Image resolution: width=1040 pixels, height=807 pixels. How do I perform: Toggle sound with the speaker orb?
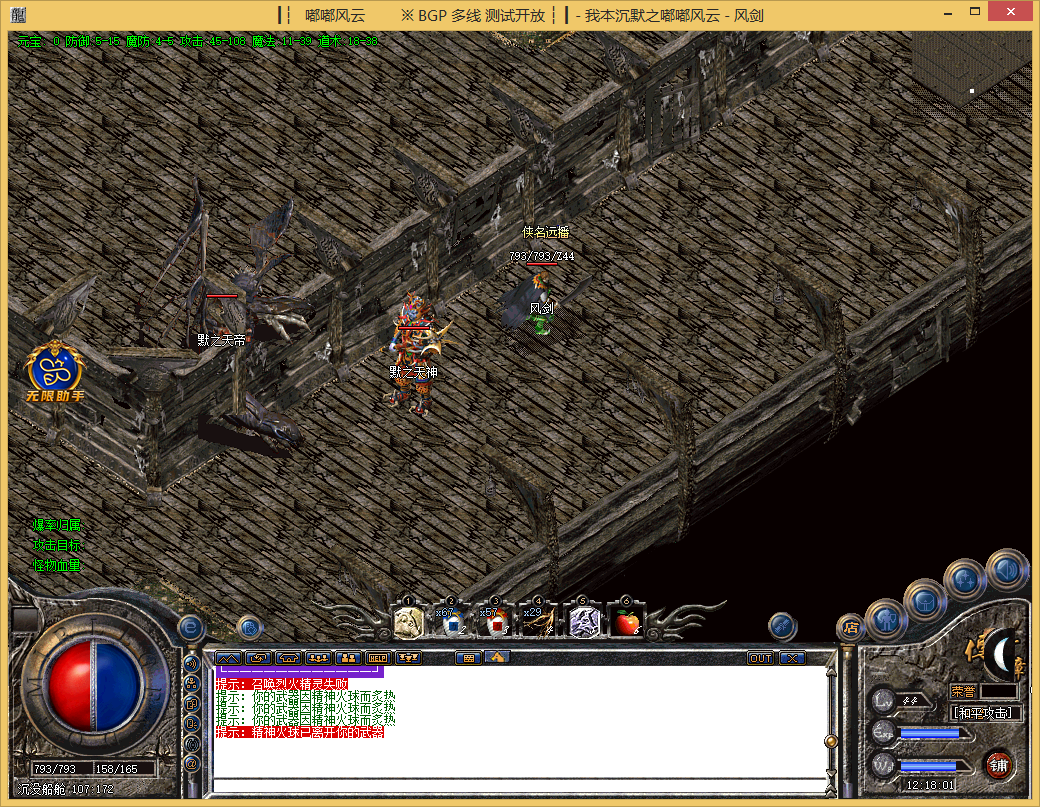(1007, 568)
